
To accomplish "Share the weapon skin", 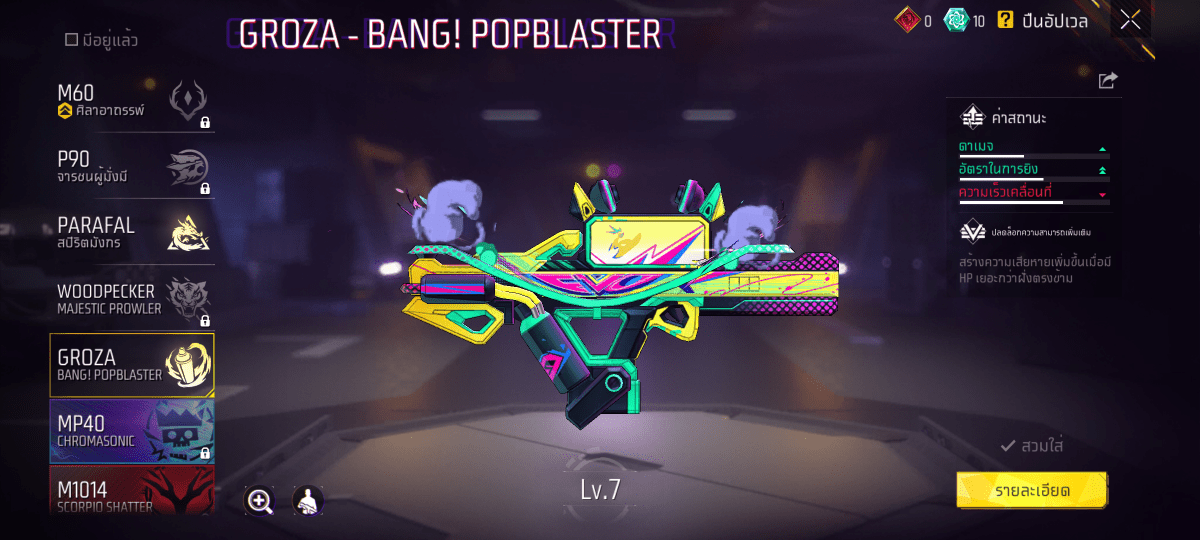I will point(1107,81).
